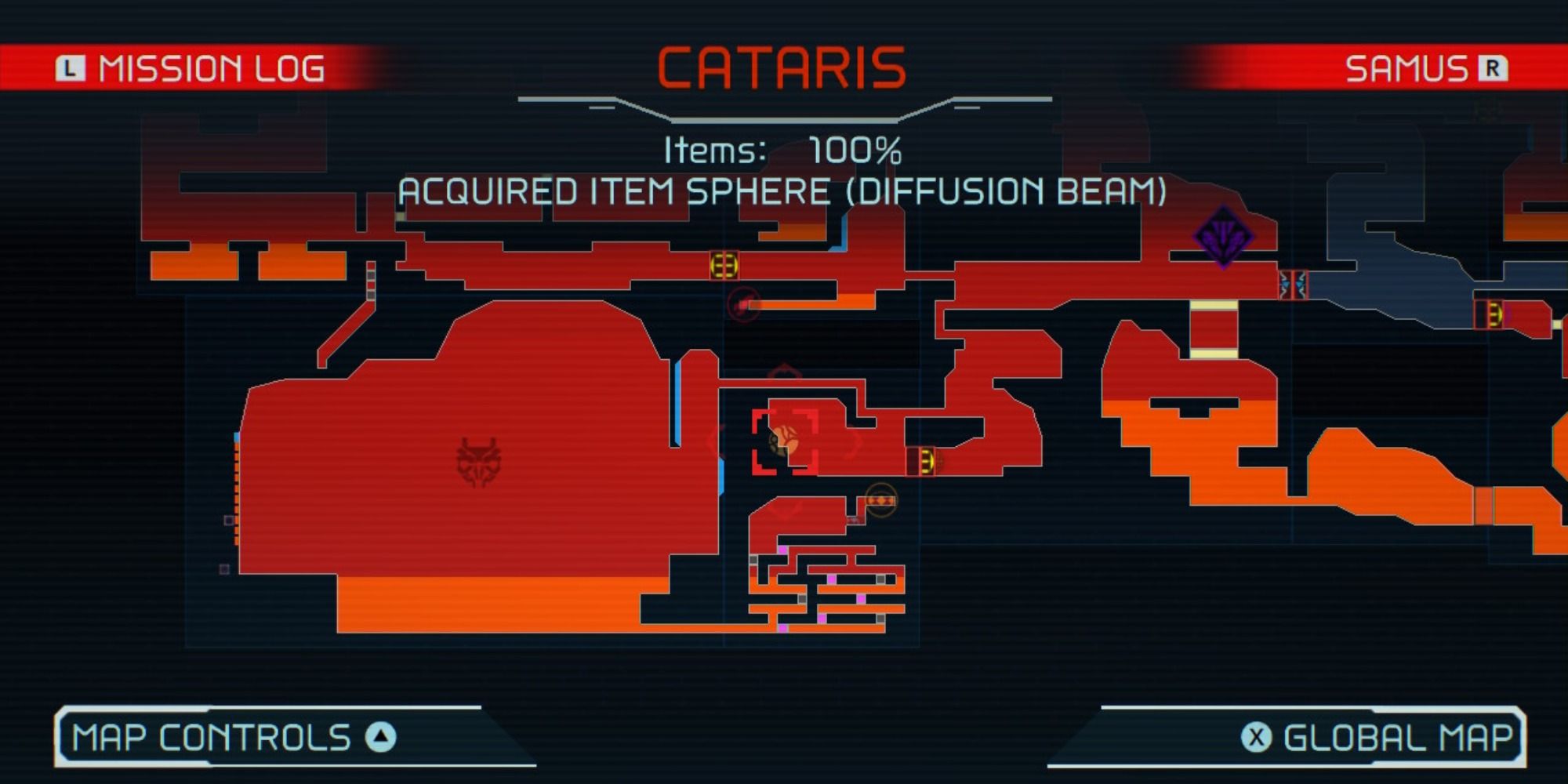
Task: Open the Mission Log tab
Action: (x=212, y=69)
